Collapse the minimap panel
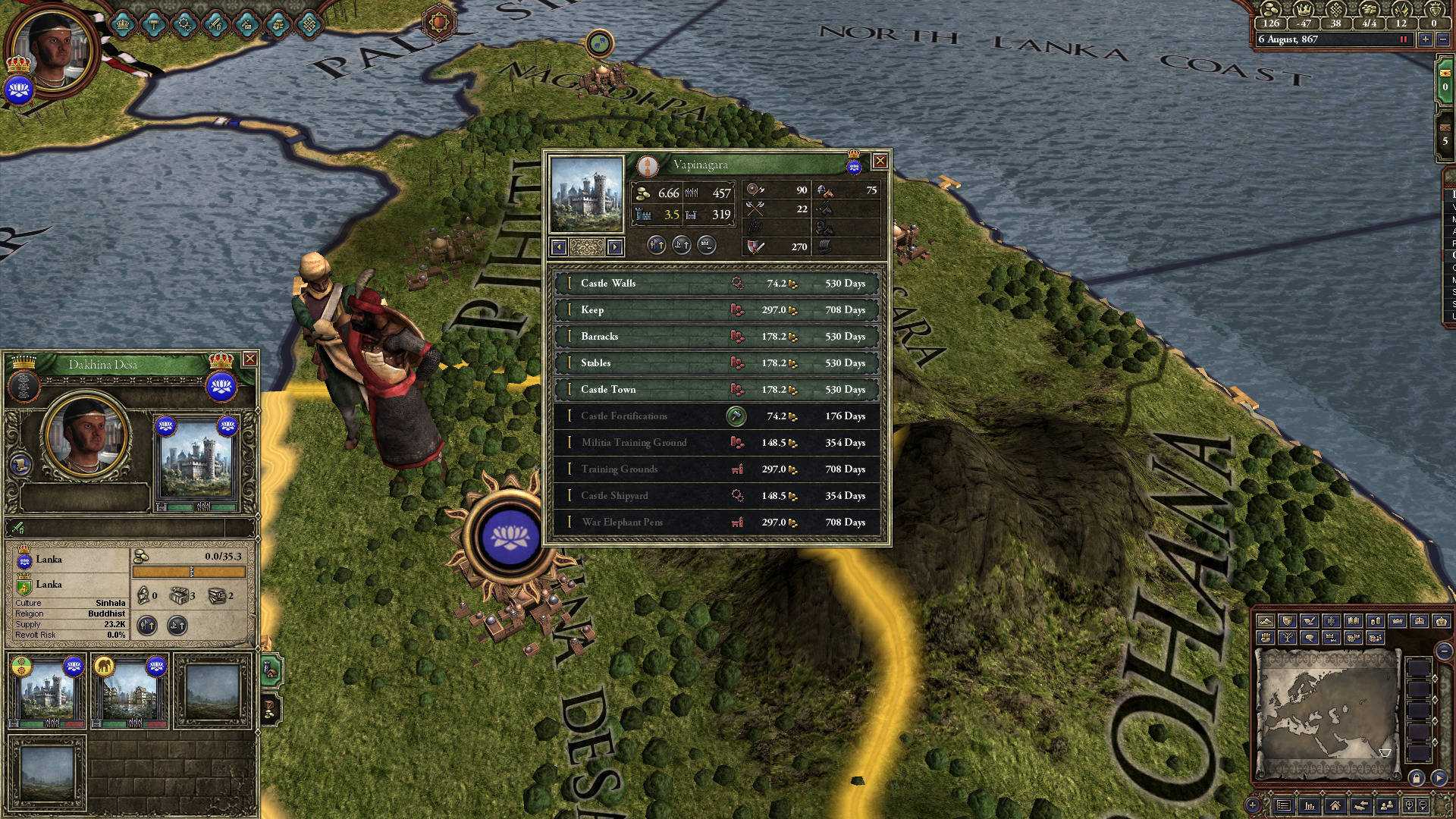 (1445, 650)
